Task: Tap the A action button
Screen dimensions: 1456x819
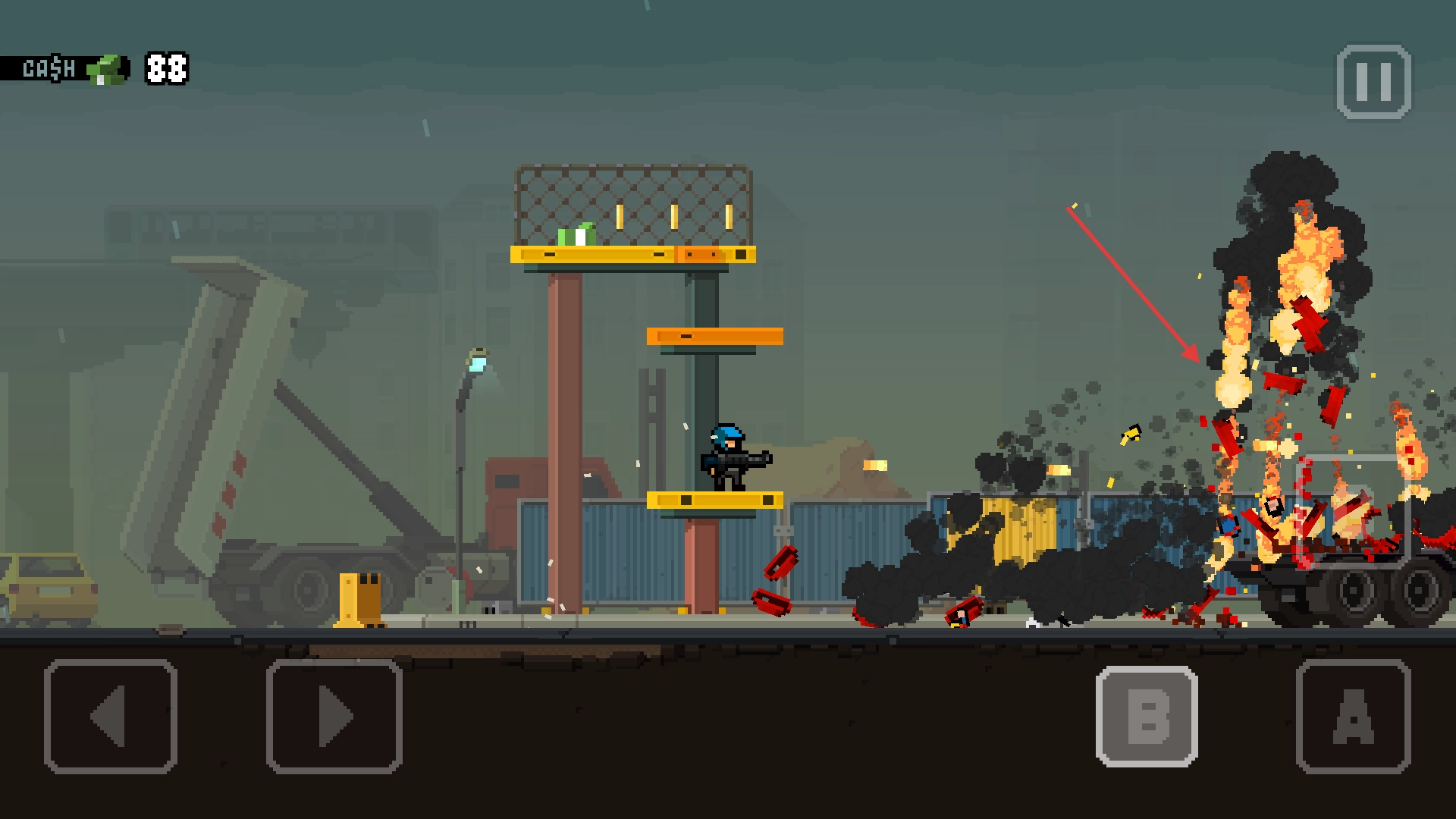Action: (x=1353, y=716)
